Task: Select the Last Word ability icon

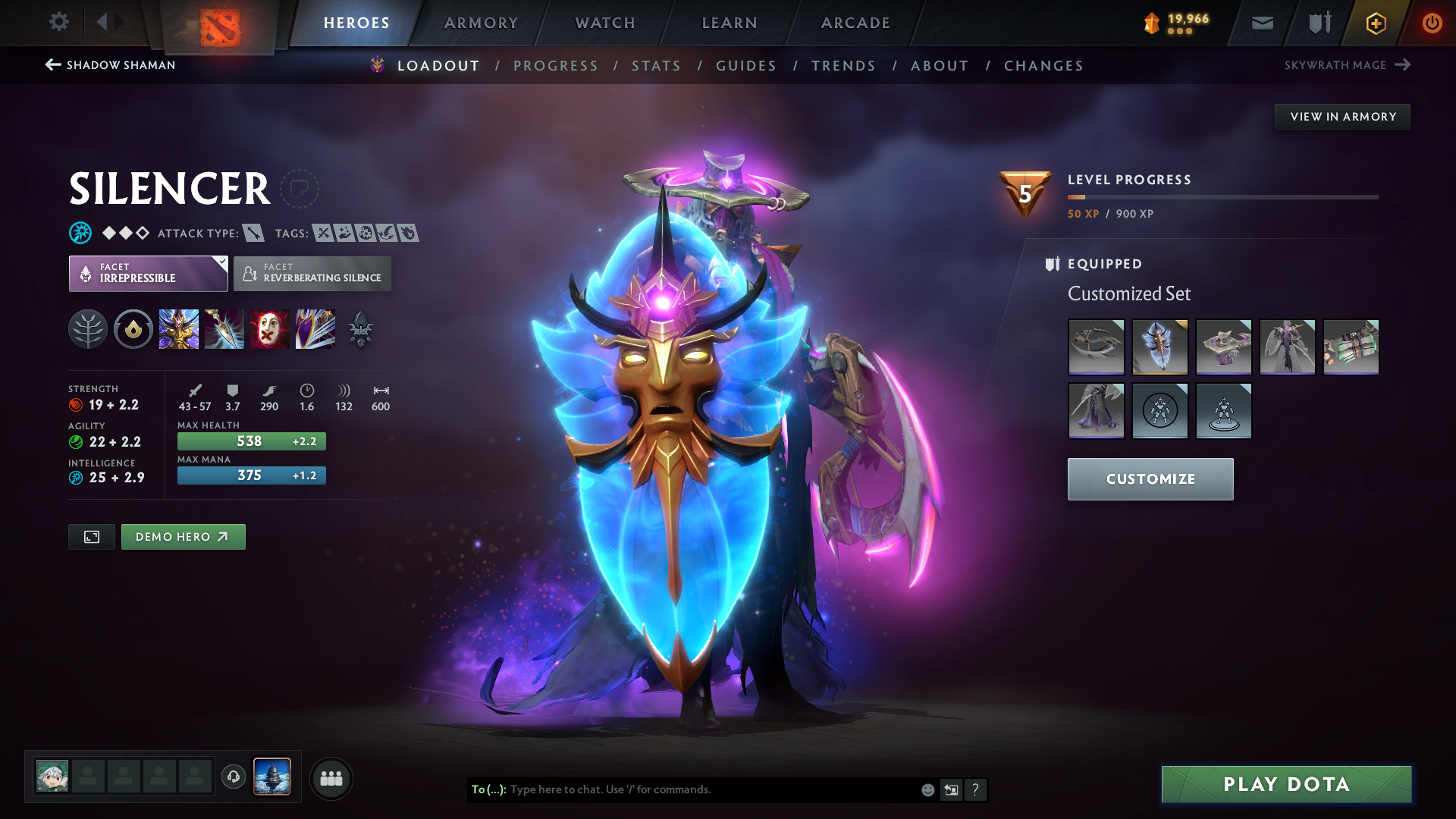Action: [270, 328]
